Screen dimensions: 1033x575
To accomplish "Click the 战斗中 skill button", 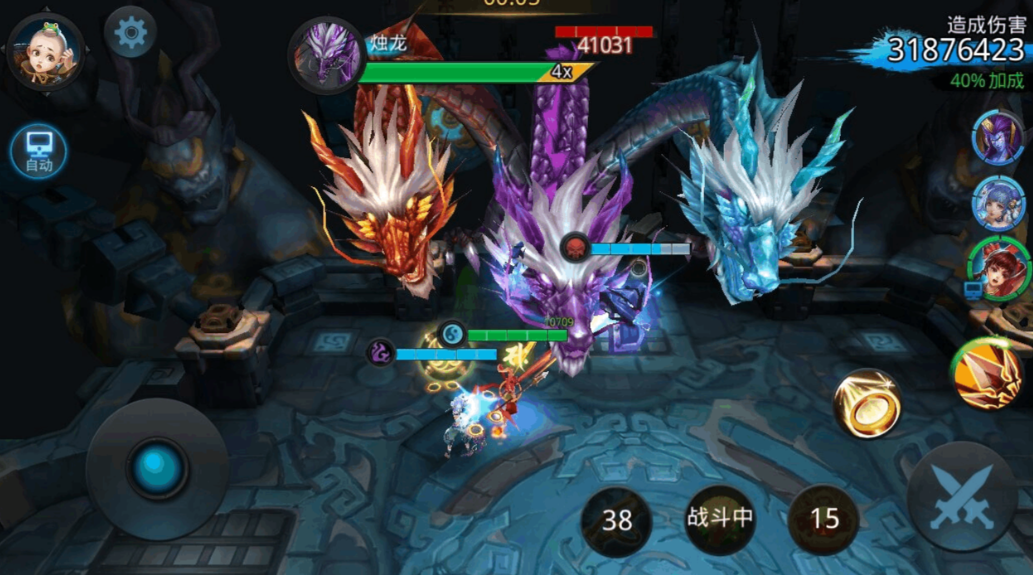I will pos(720,519).
